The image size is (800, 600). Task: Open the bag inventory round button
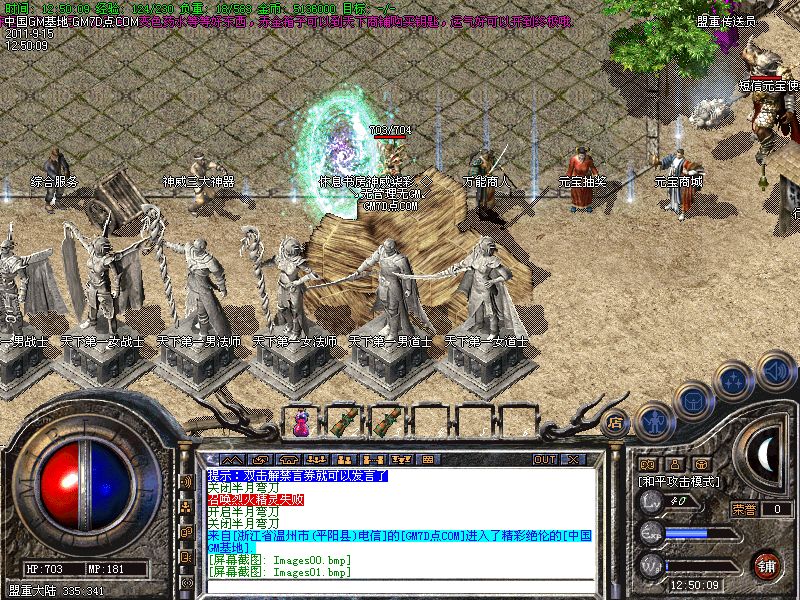695,401
